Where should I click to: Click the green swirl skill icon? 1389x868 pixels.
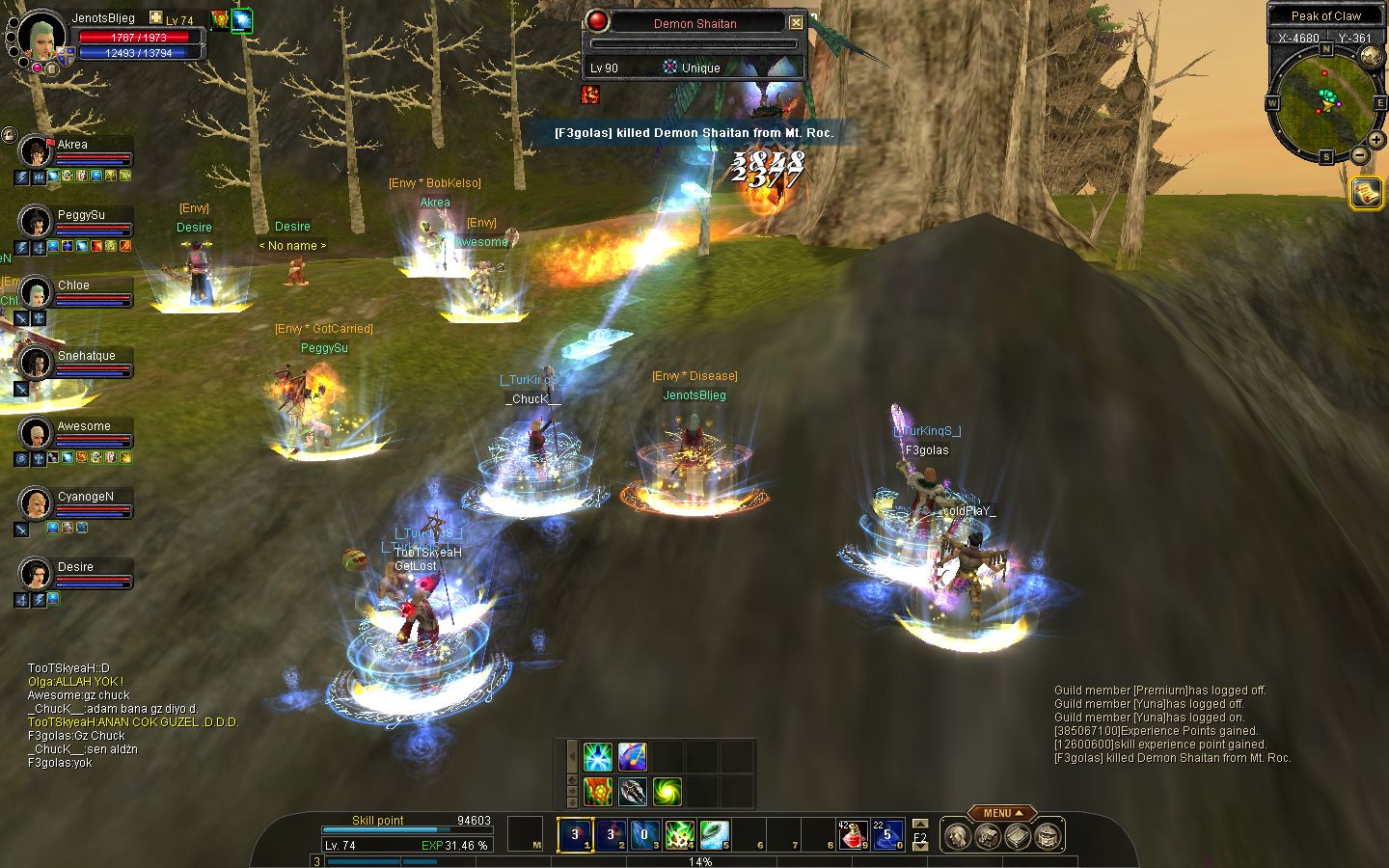click(667, 792)
